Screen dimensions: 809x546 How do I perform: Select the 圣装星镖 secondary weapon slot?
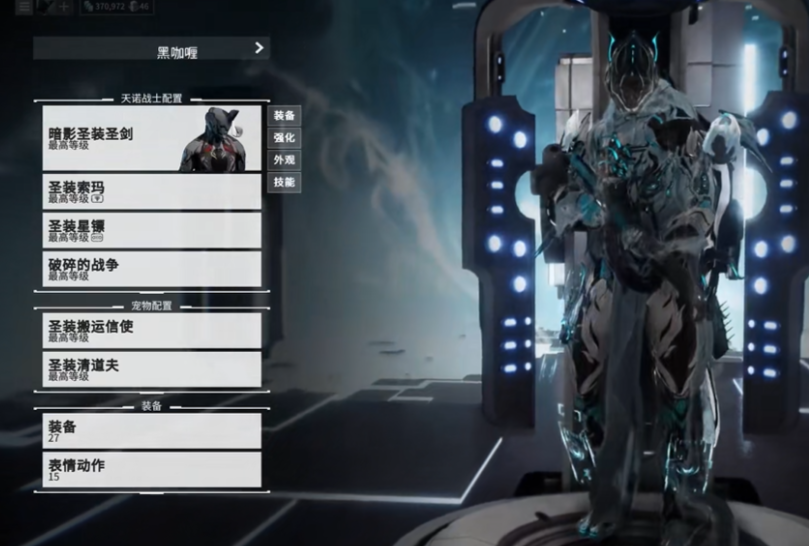tap(150, 230)
